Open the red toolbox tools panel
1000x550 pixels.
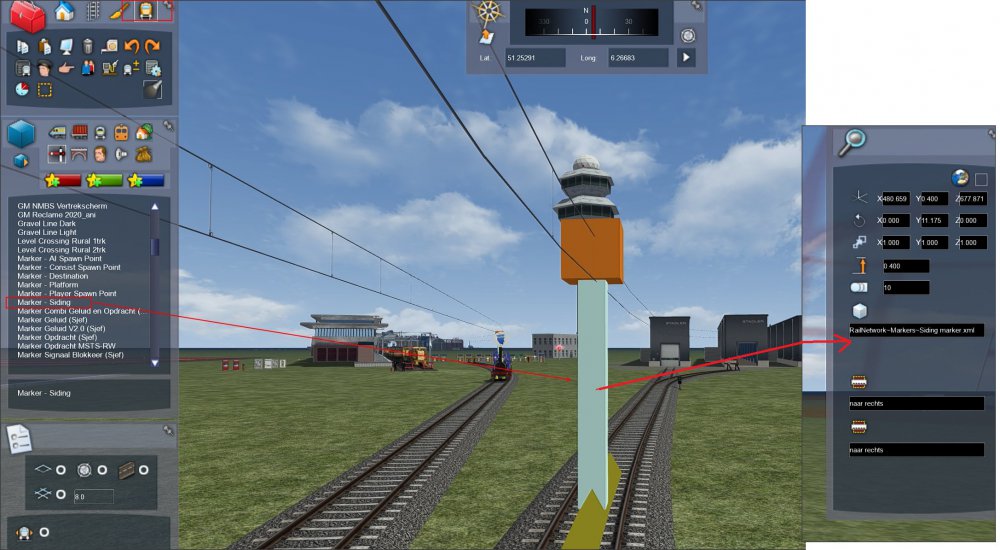coord(28,15)
